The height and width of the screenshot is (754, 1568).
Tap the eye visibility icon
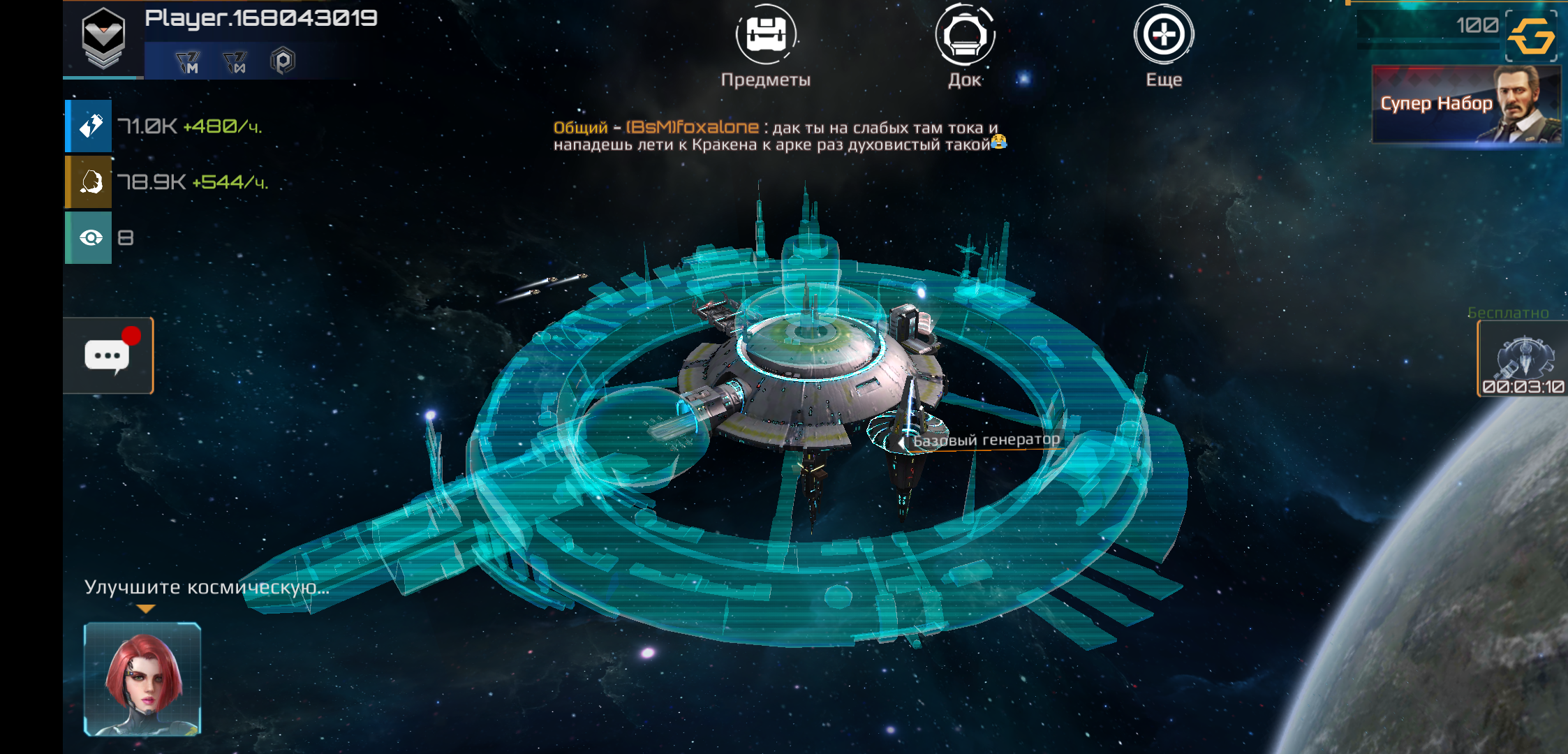pyautogui.click(x=89, y=238)
